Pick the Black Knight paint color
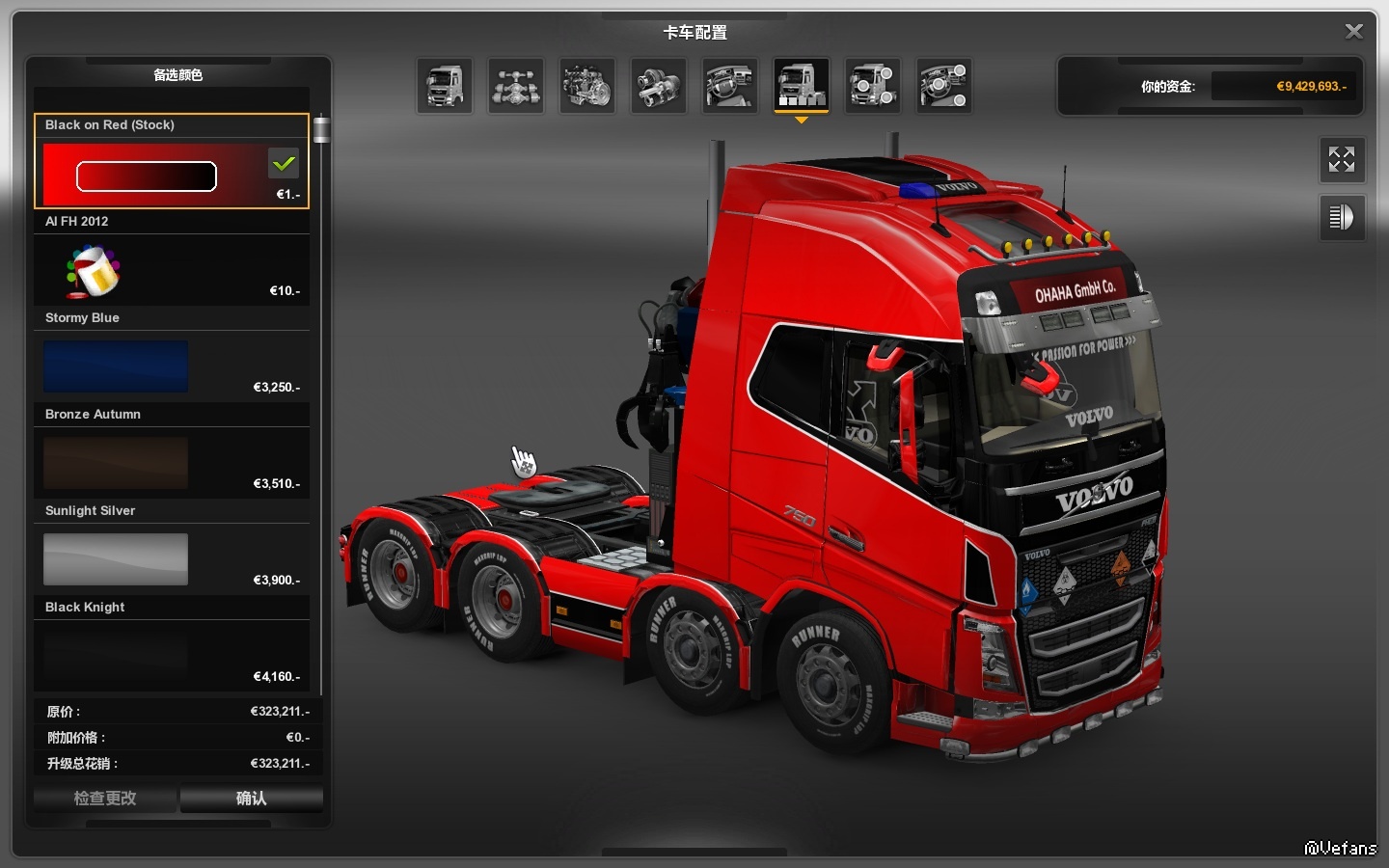 point(116,656)
